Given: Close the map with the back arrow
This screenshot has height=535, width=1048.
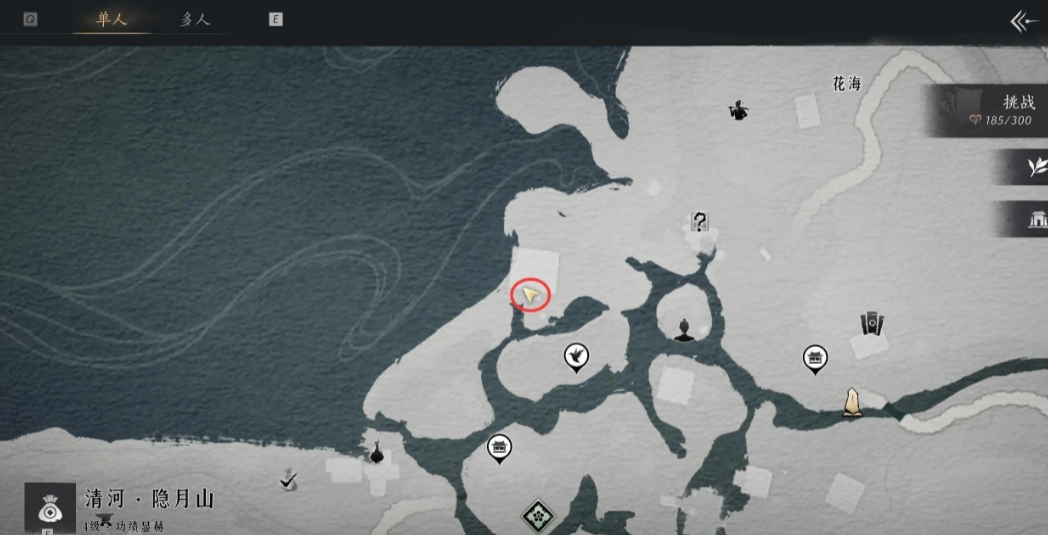Looking at the screenshot, I should pos(1023,21).
